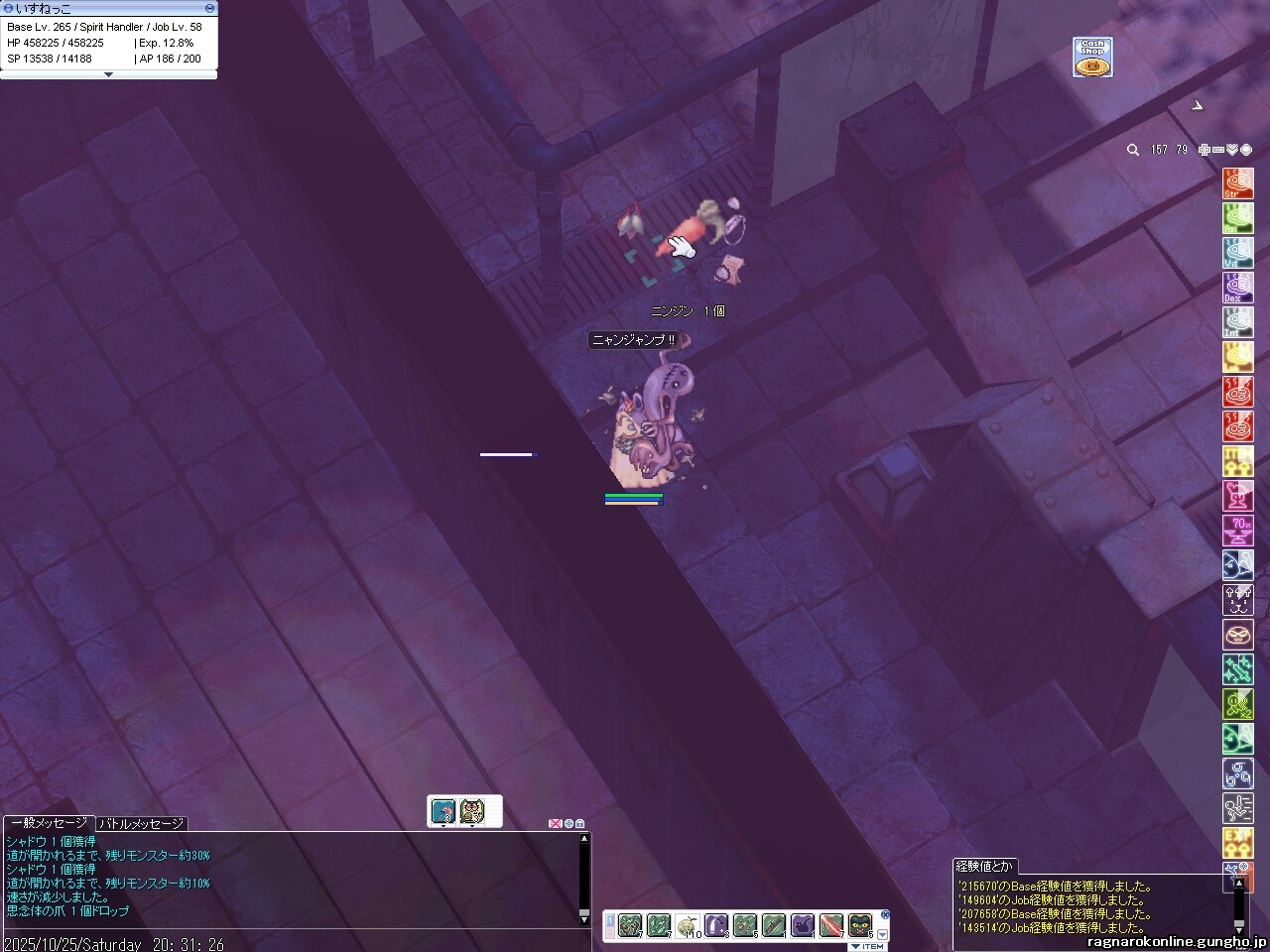This screenshot has width=1270, height=952.
Task: Close the hotkey bar with X button
Action: tap(885, 914)
